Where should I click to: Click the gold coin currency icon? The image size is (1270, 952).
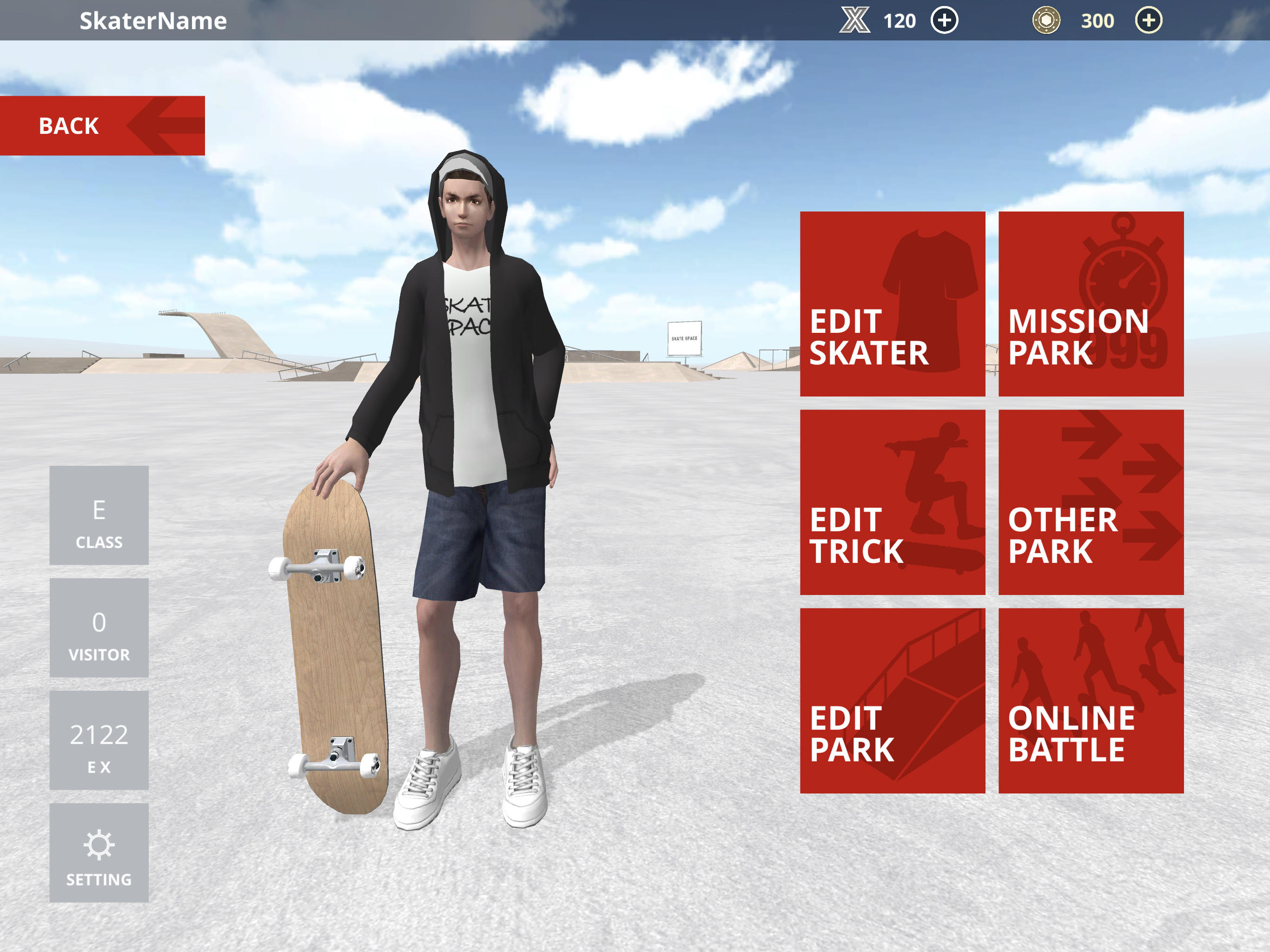[x=1046, y=20]
